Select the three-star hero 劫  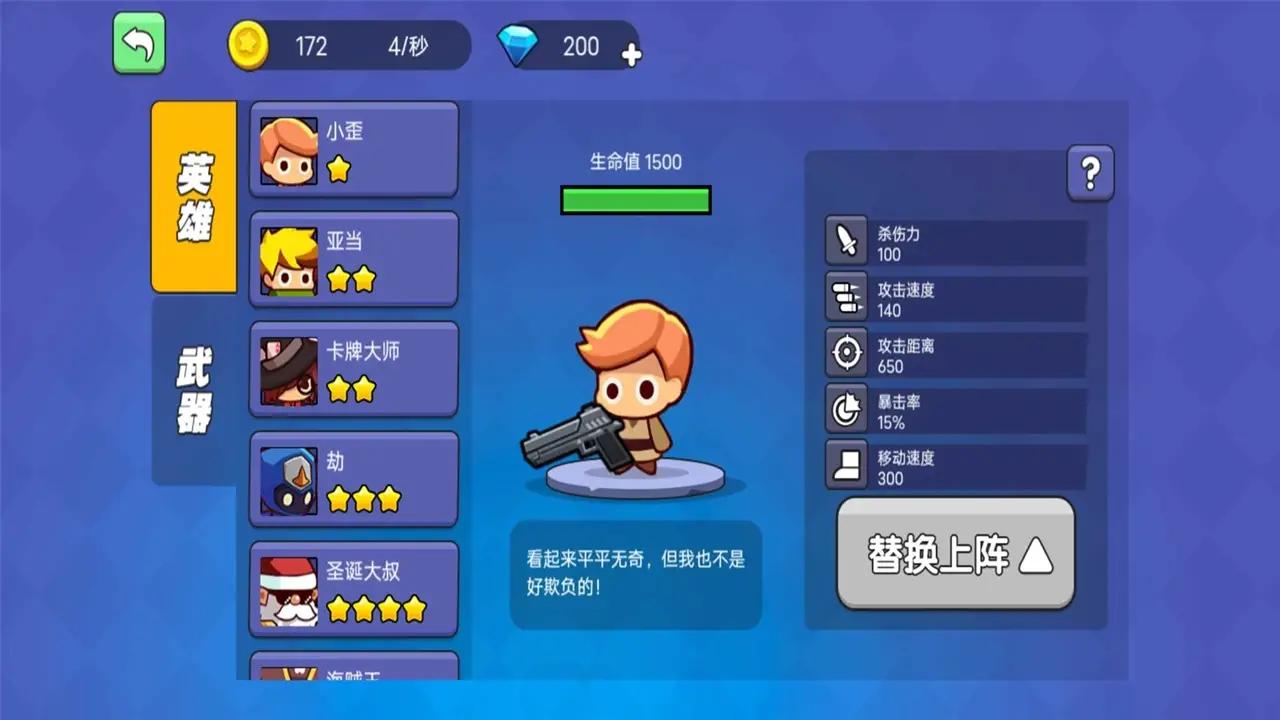coord(353,478)
